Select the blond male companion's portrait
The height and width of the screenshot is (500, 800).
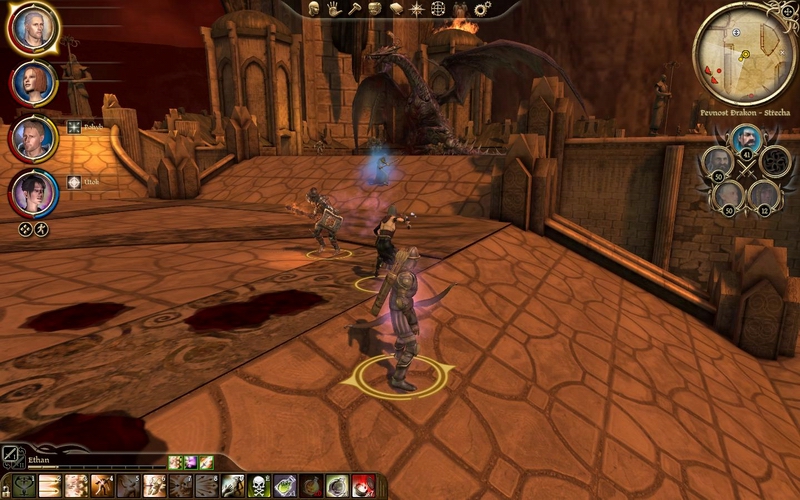[x=34, y=137]
